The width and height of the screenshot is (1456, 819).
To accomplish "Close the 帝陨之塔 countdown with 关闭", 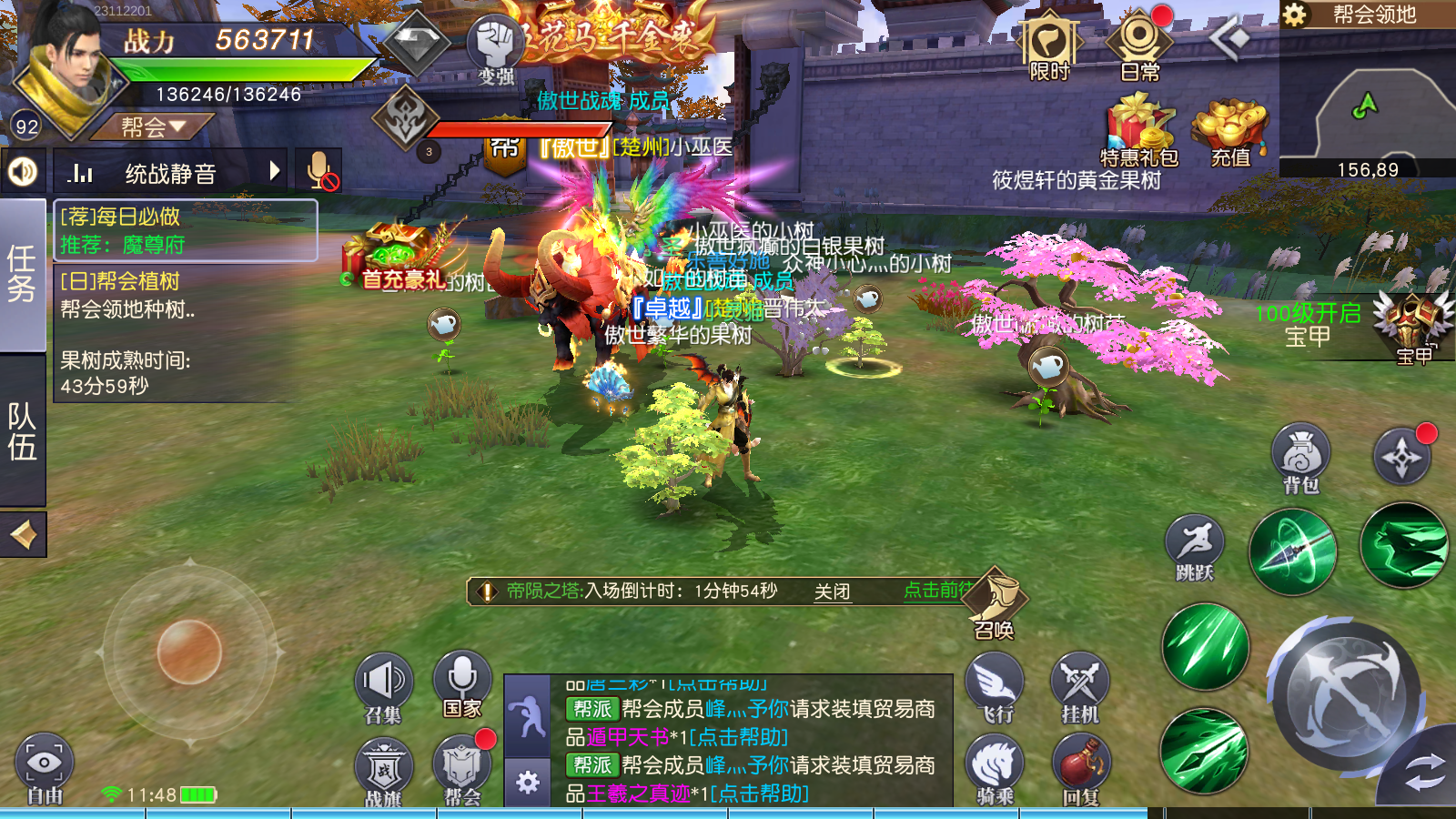I will coord(832,591).
